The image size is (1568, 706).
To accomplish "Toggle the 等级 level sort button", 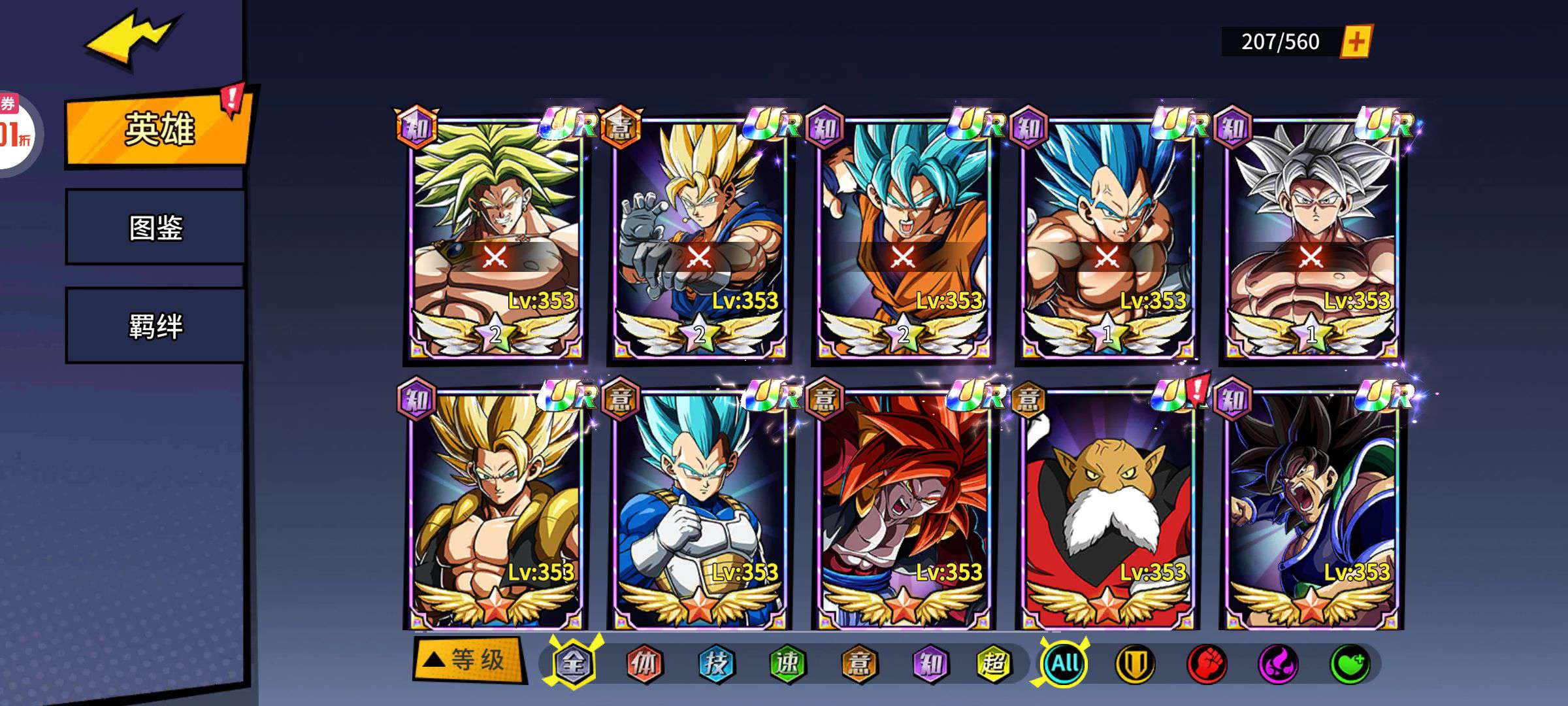I will tap(469, 660).
